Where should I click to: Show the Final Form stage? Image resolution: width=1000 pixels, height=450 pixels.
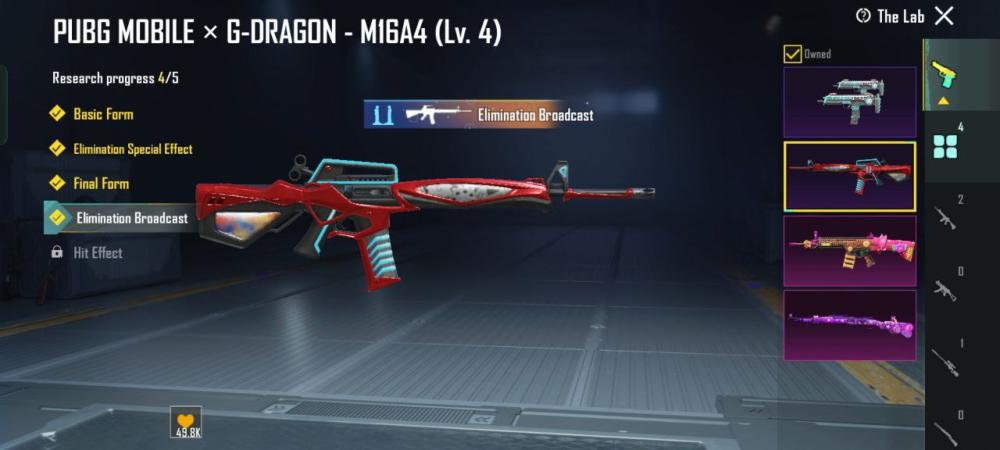(x=100, y=184)
